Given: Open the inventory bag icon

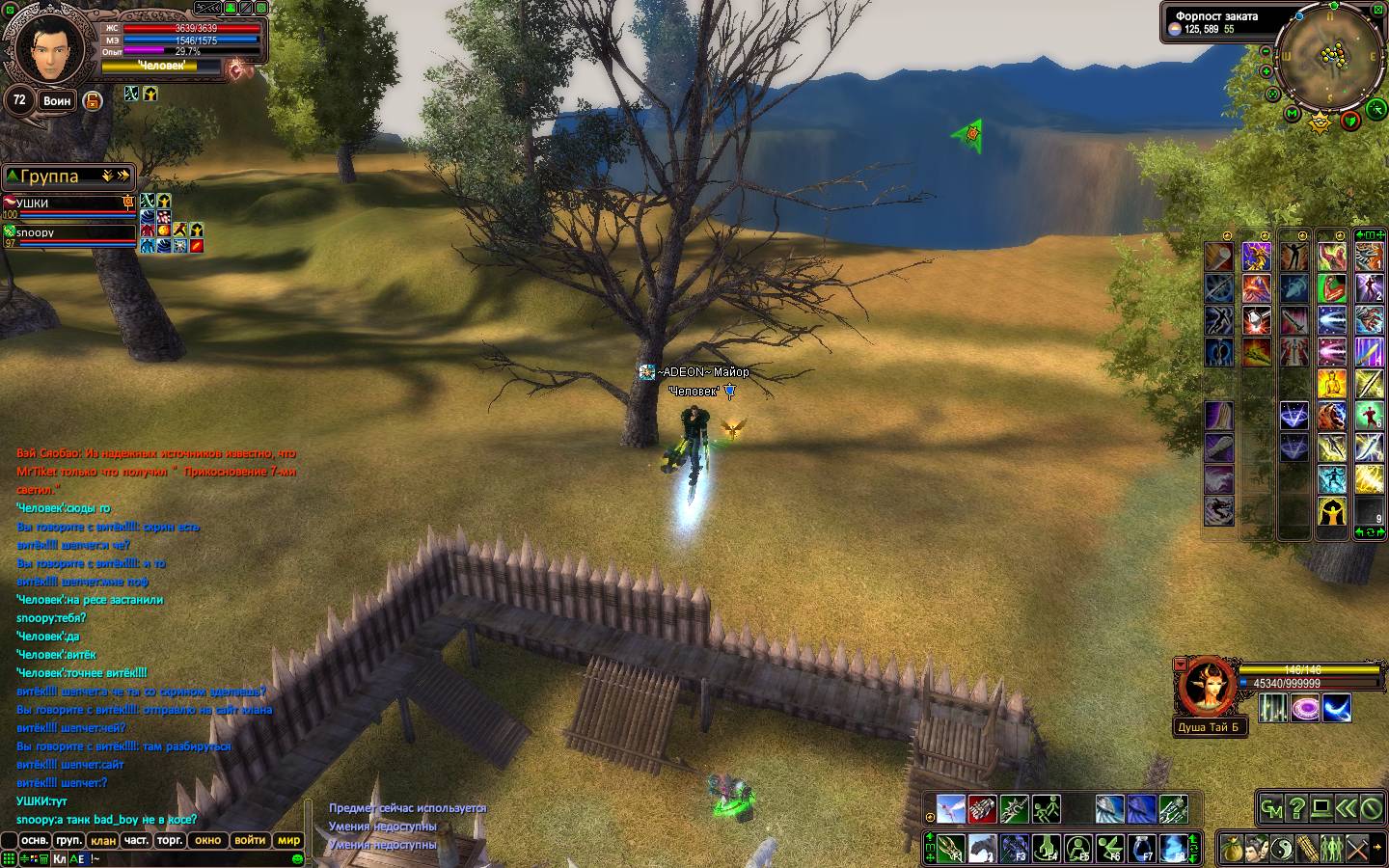Looking at the screenshot, I should (x=1231, y=850).
